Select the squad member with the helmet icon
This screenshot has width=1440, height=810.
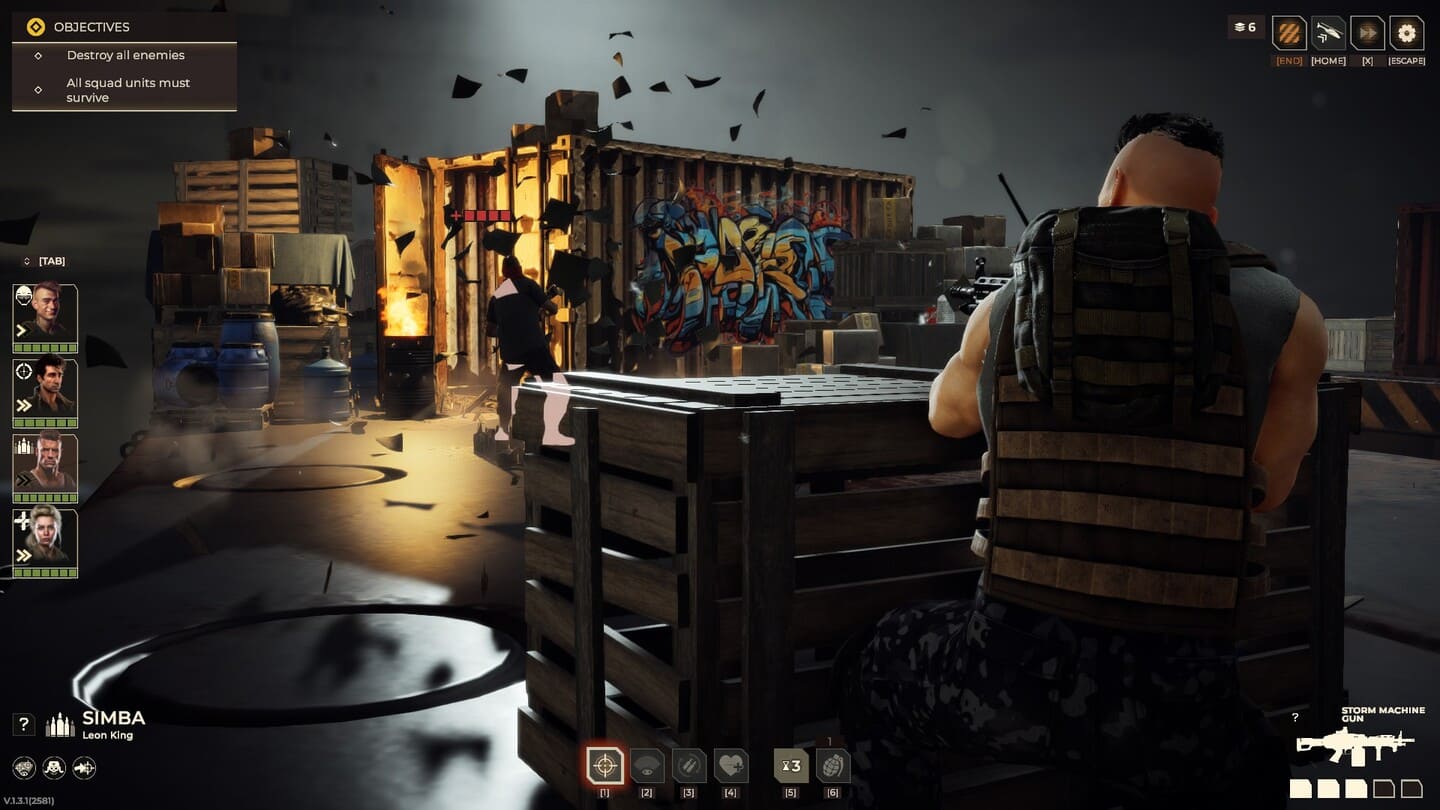pos(45,317)
